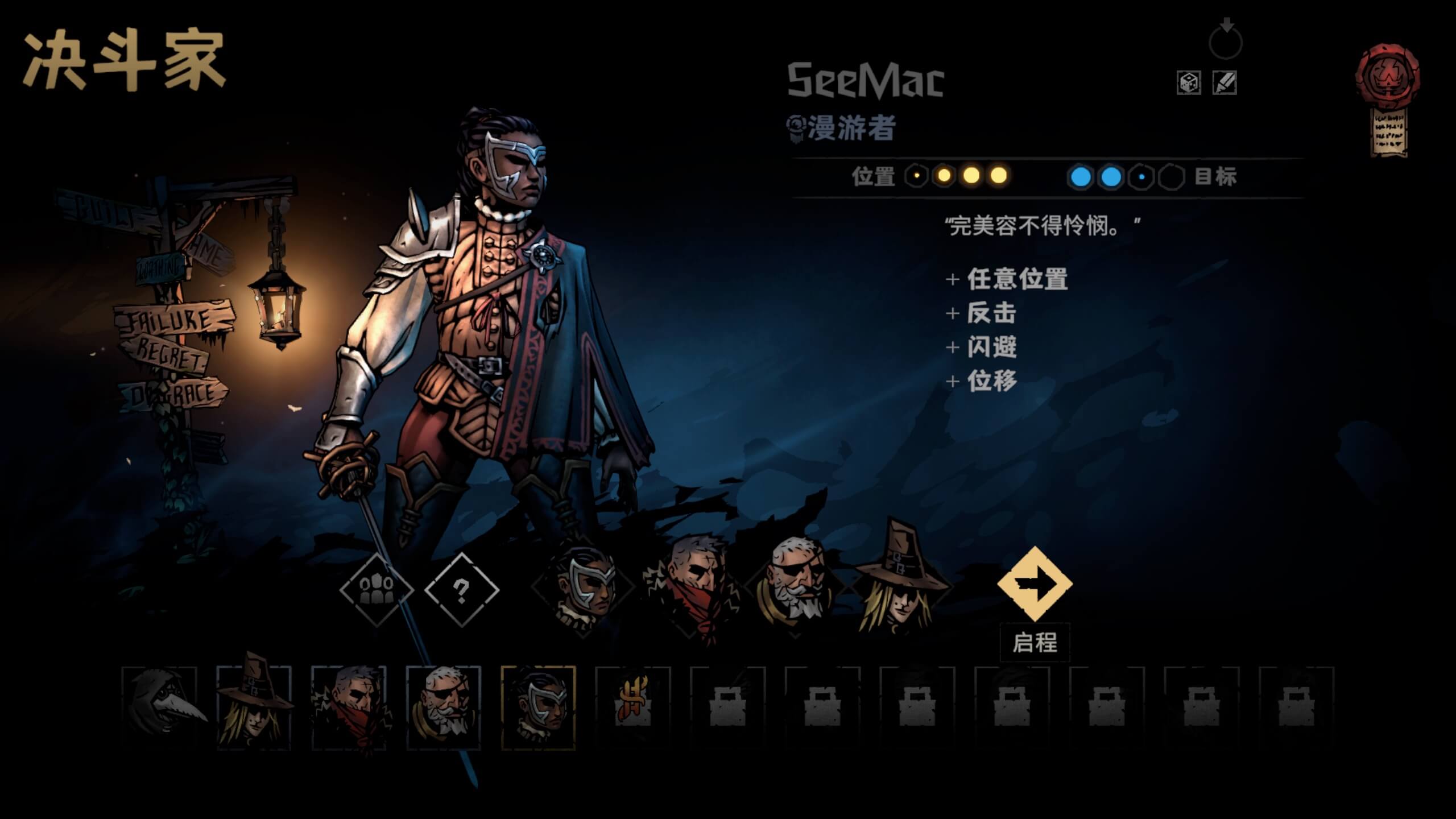The height and width of the screenshot is (819, 1456).
Task: Select the Man-at-Arms tile in the framed roster row
Action: (x=444, y=708)
